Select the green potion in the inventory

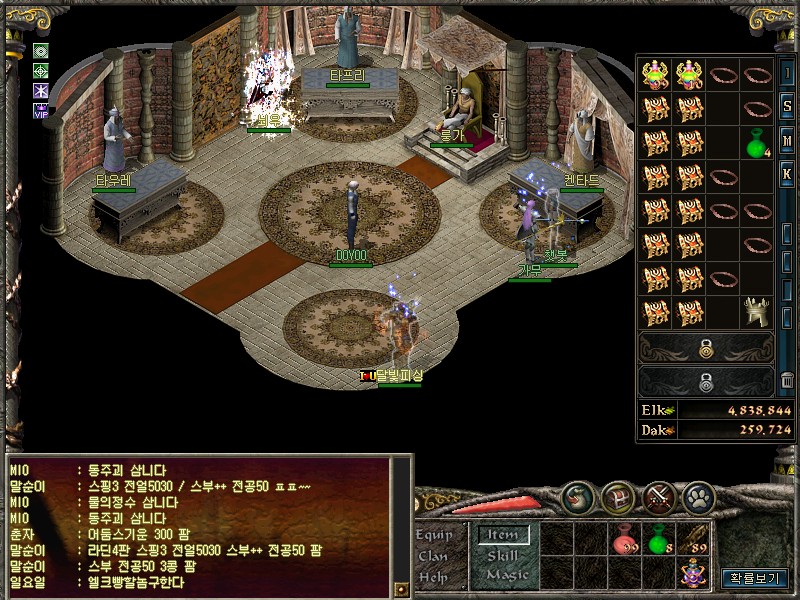tap(756, 143)
